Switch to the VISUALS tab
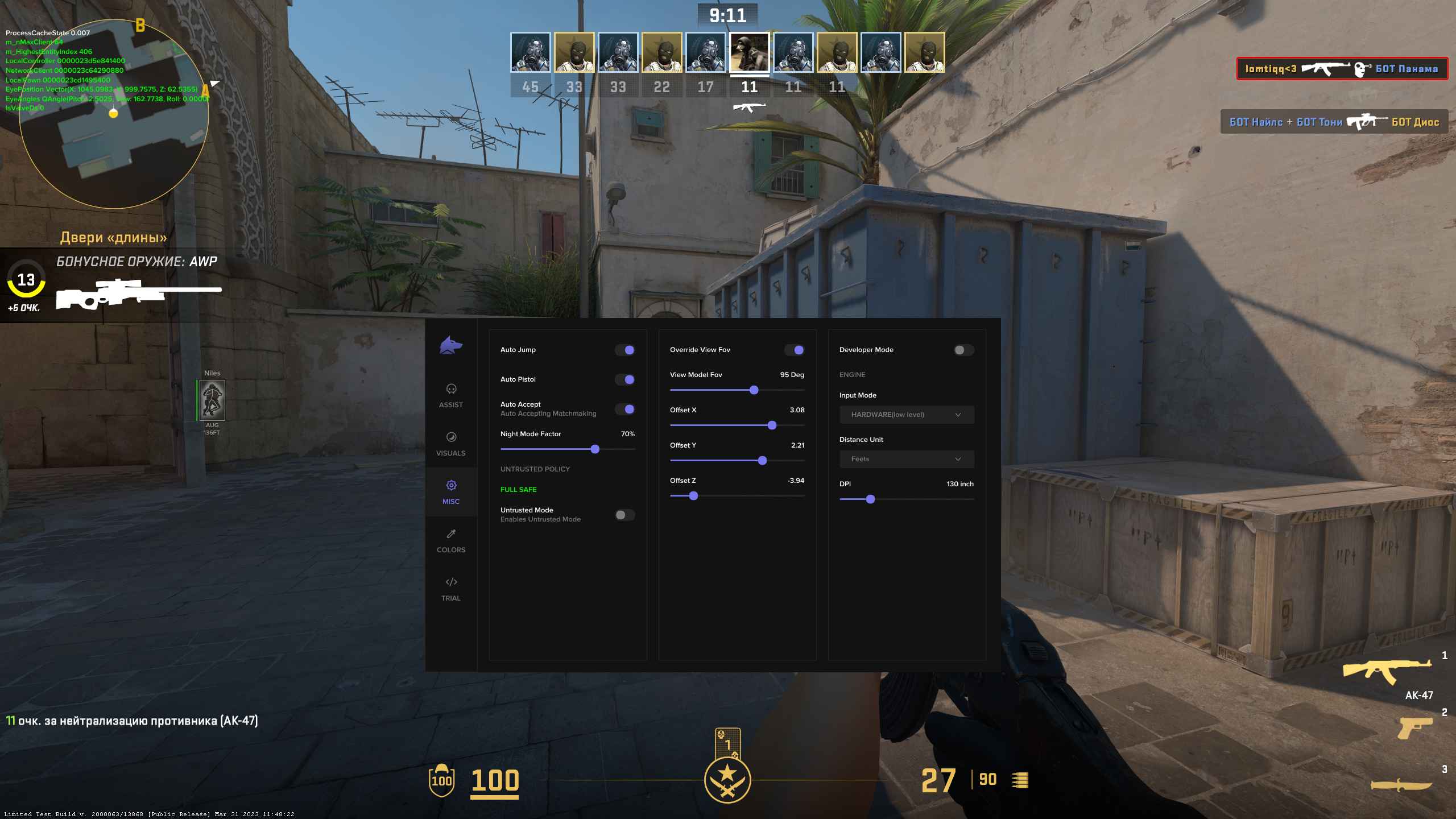 pyautogui.click(x=451, y=438)
